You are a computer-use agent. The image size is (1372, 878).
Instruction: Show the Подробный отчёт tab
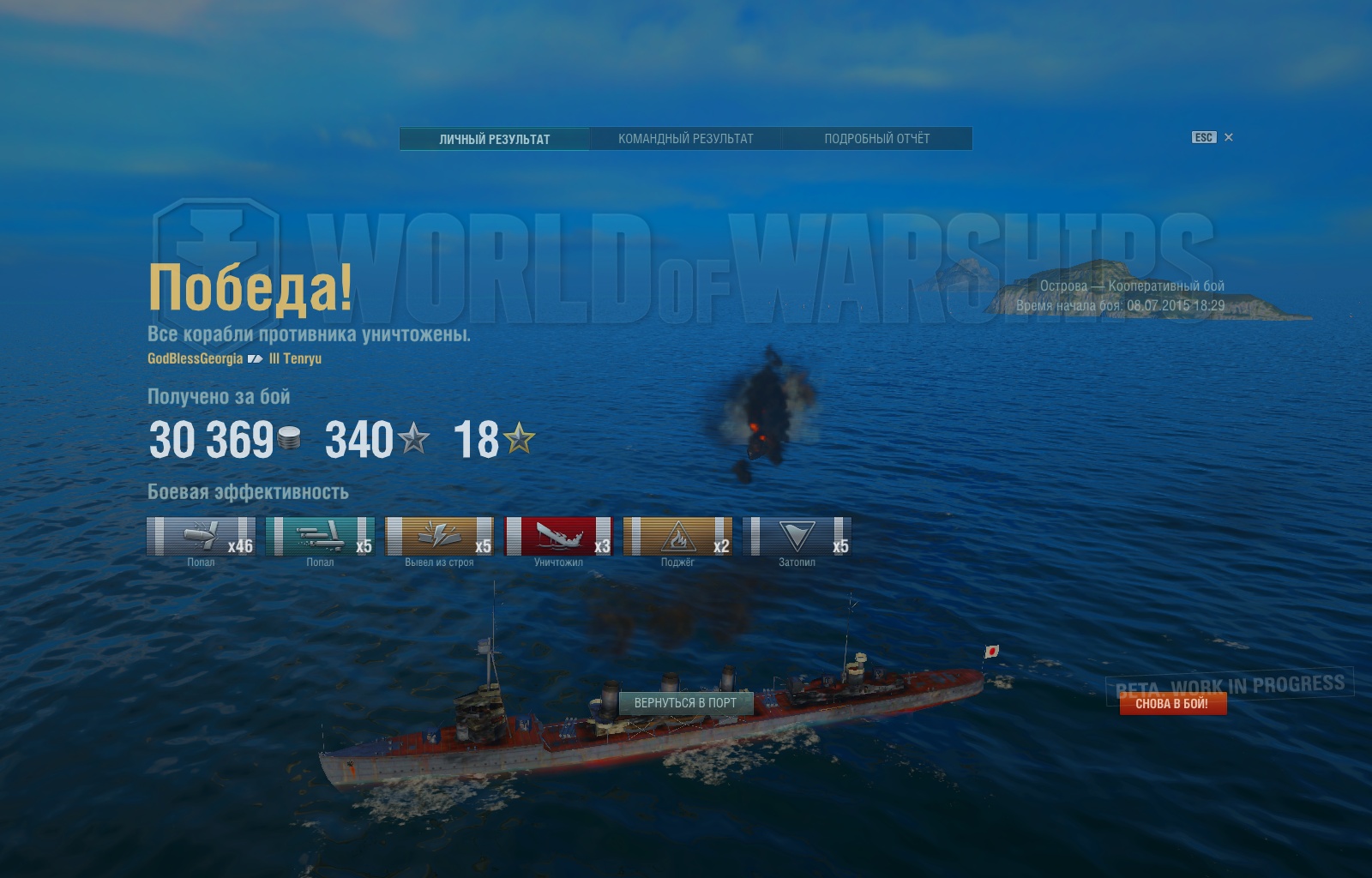pos(876,139)
